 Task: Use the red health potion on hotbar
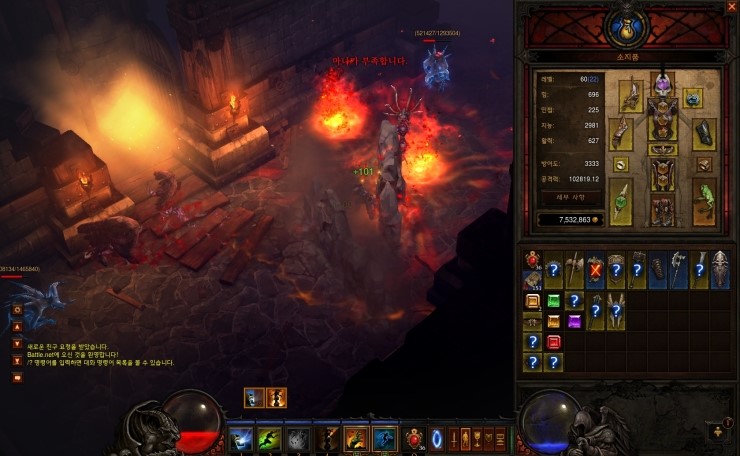pos(415,439)
